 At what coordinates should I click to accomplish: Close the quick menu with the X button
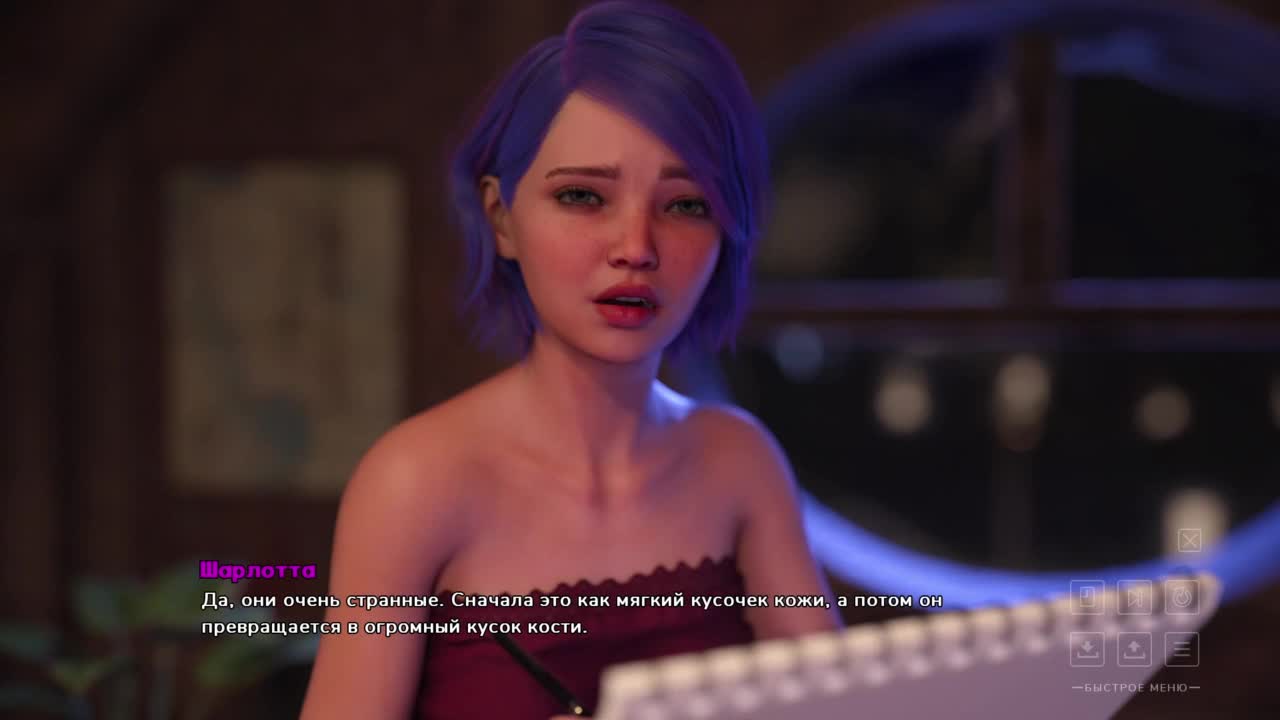[x=1189, y=541]
